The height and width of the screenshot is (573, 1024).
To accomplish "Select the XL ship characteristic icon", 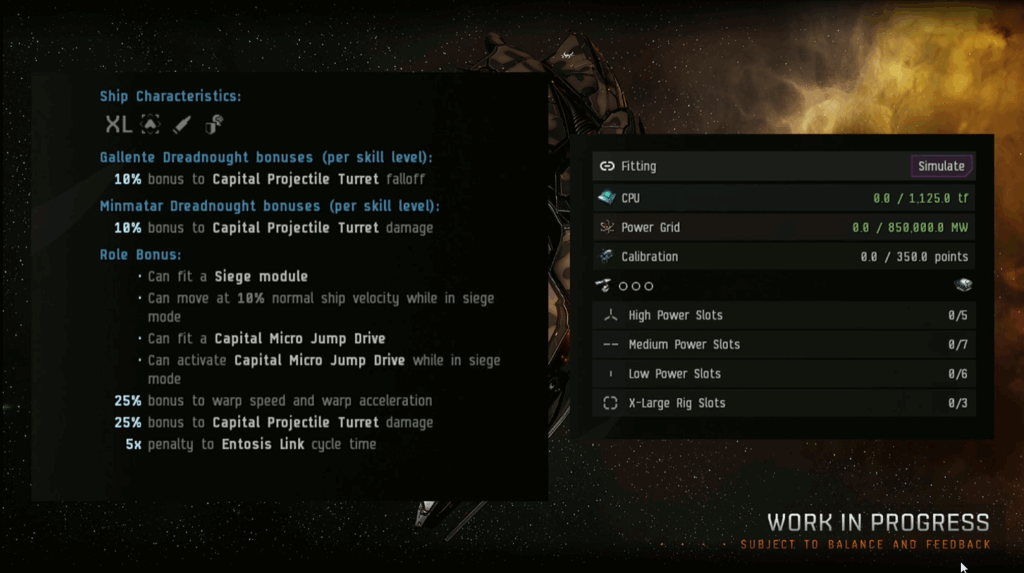I will [118, 124].
